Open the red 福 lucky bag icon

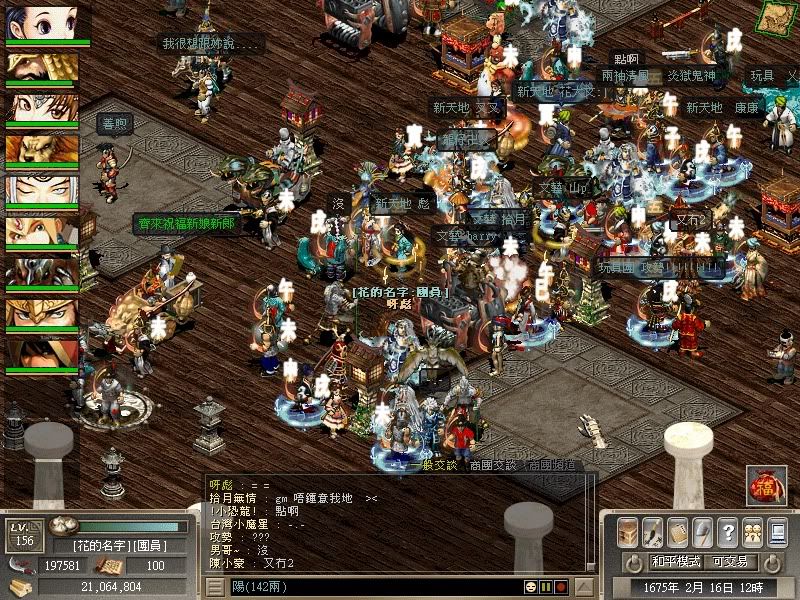[x=766, y=485]
